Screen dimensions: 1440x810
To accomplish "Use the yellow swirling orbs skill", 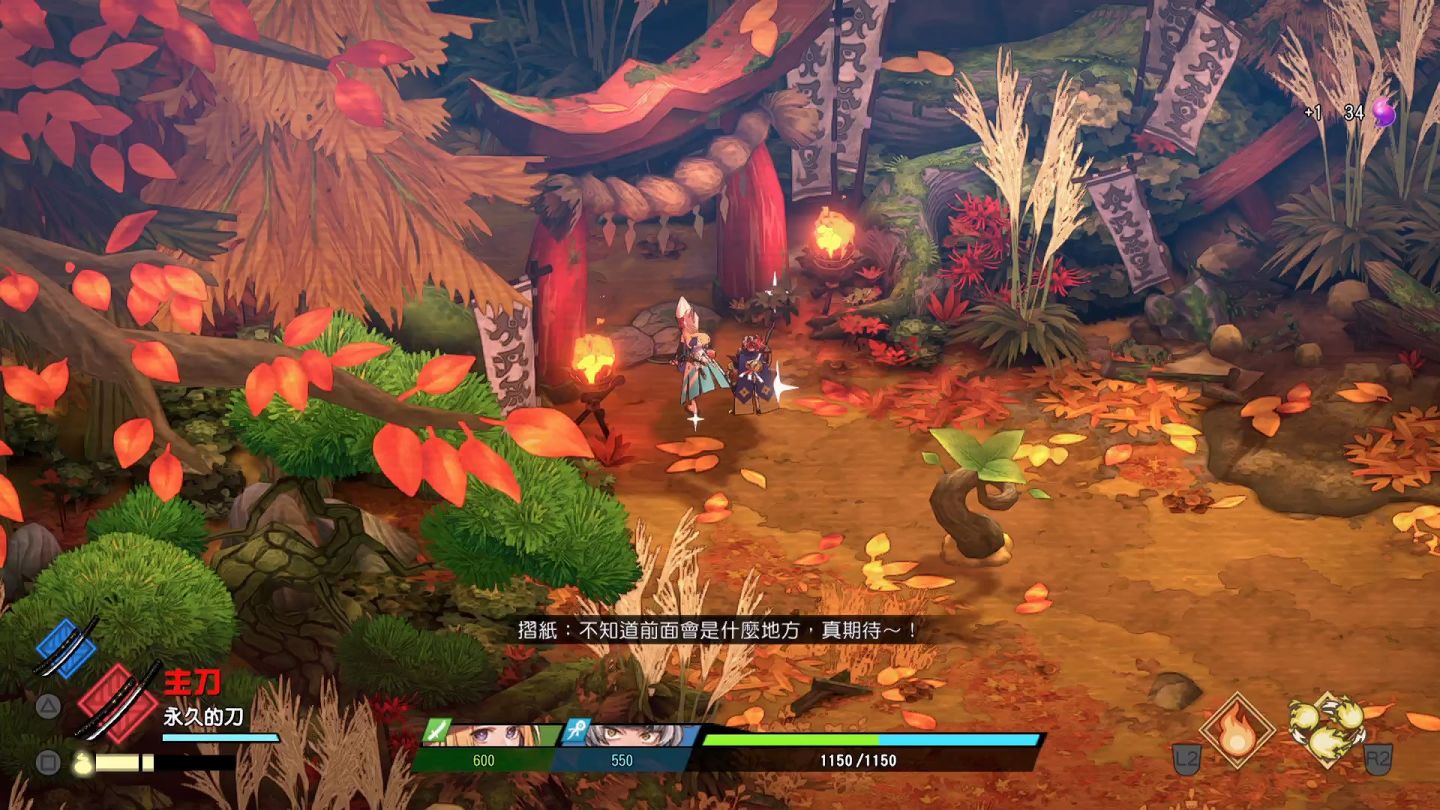I will (1326, 729).
